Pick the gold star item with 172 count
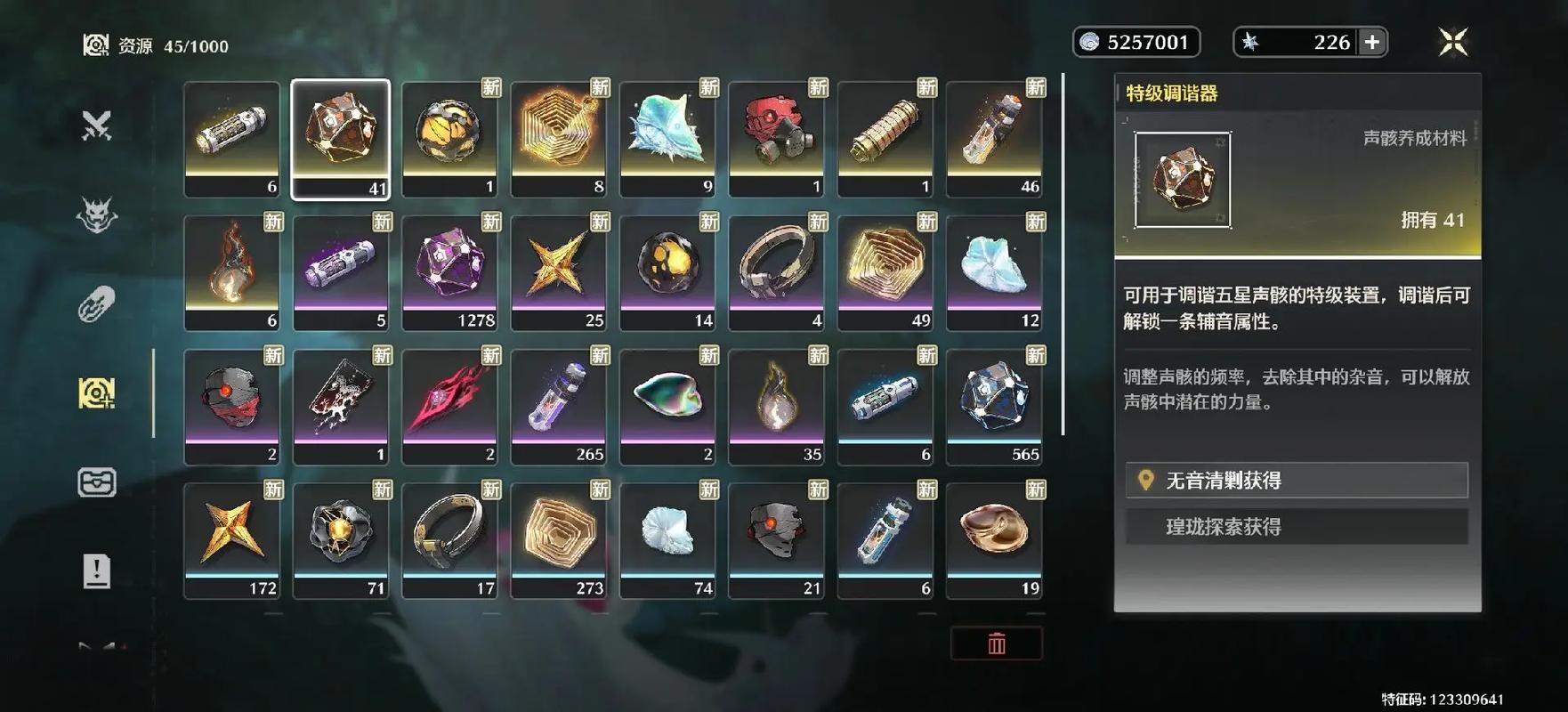The width and height of the screenshot is (1568, 712). tap(232, 540)
